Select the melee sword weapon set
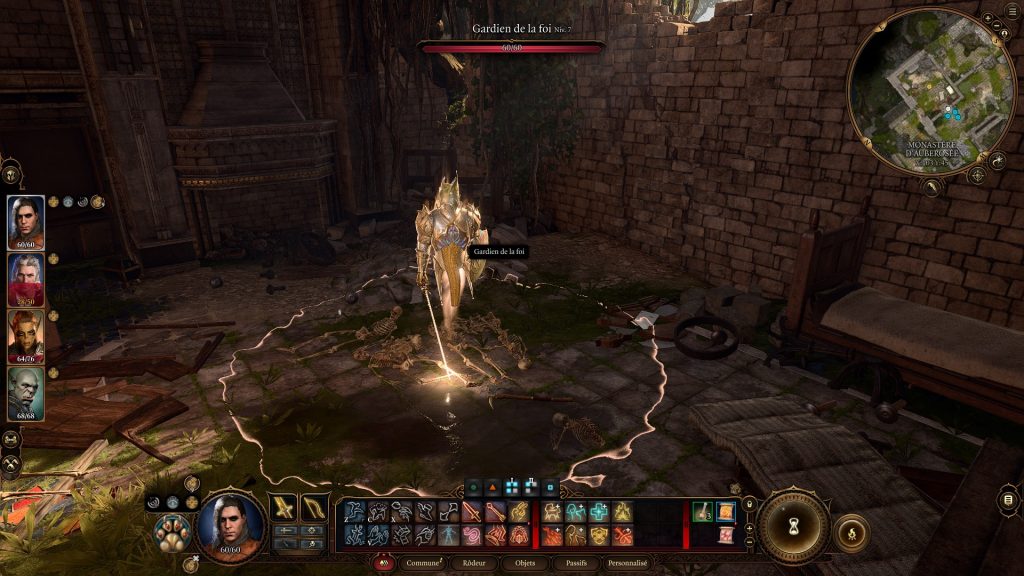This screenshot has width=1024, height=576. [284, 508]
